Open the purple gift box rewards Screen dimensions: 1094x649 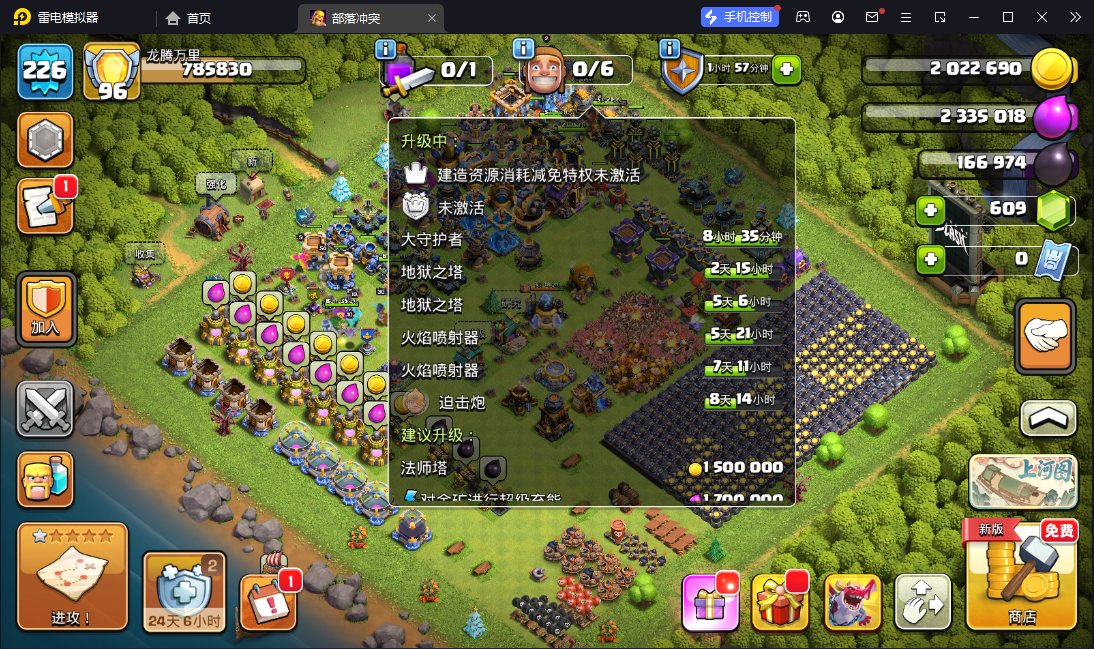point(710,602)
